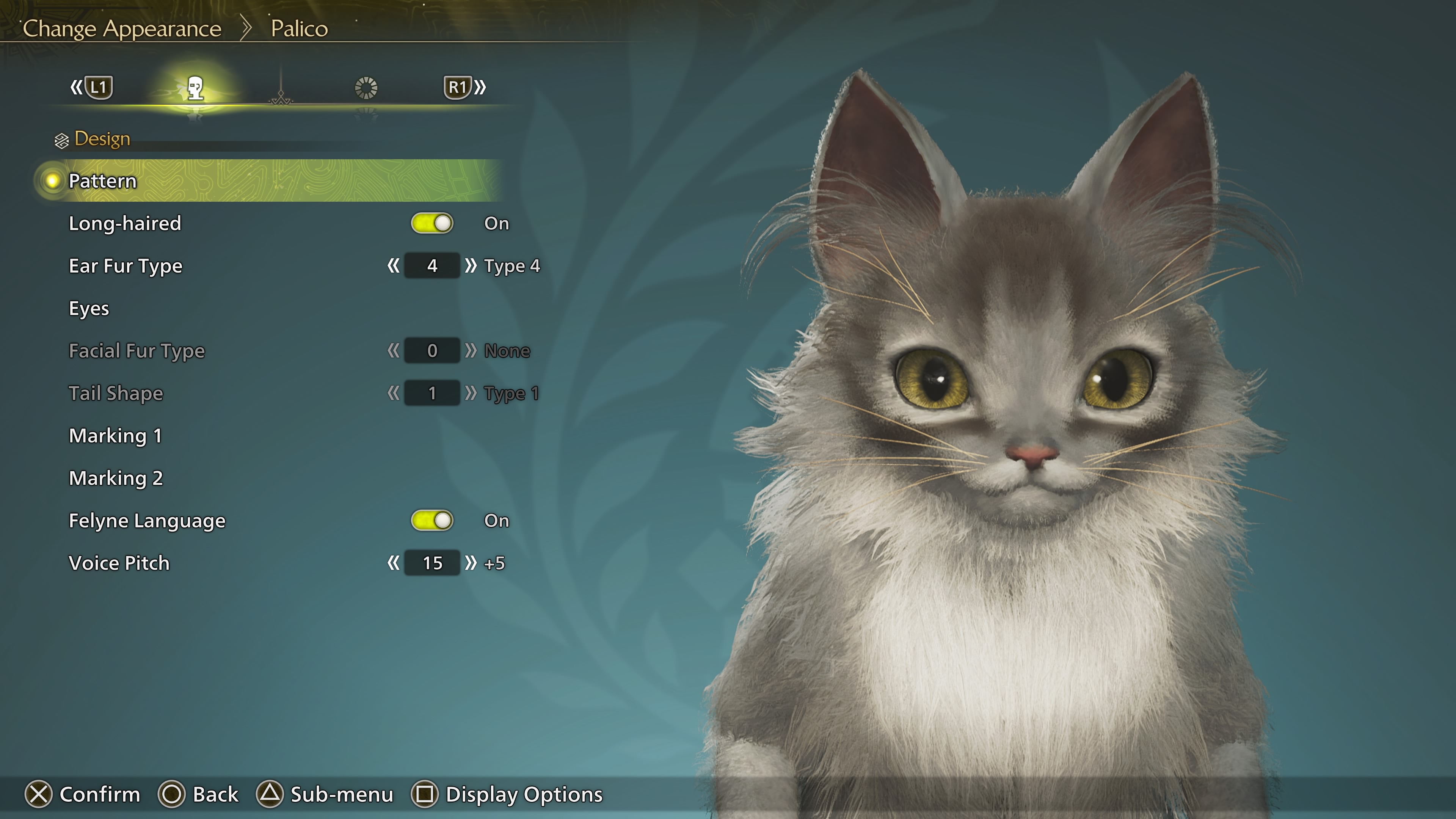This screenshot has height=819, width=1456.
Task: Open the Eyes options
Action: point(89,309)
